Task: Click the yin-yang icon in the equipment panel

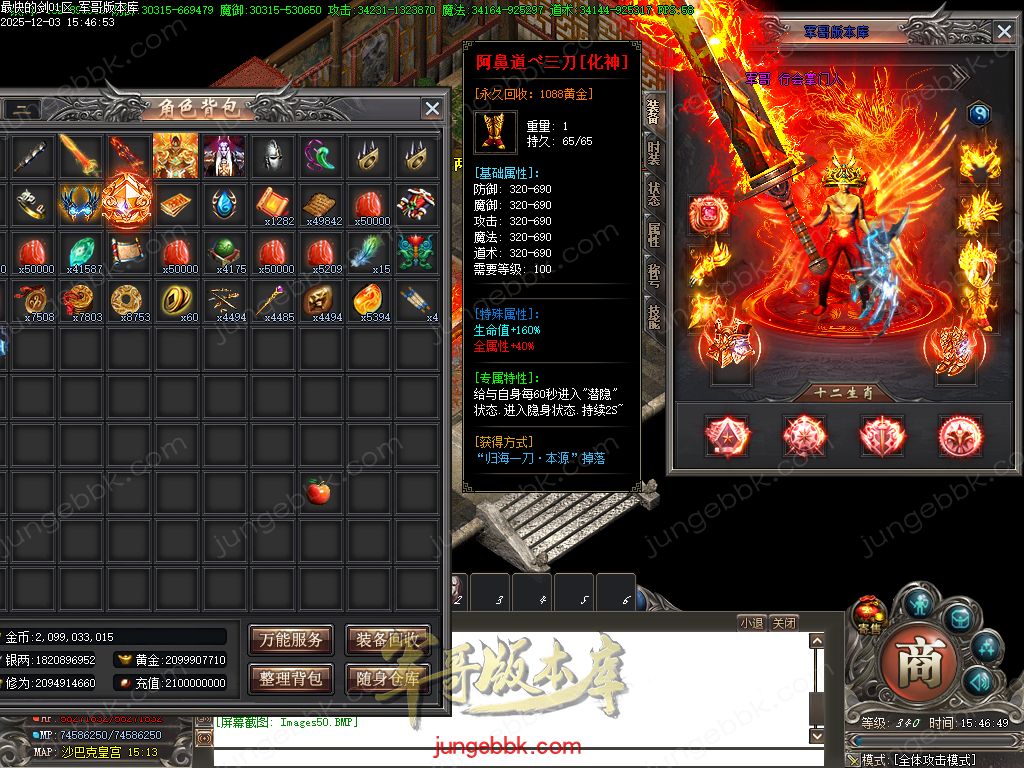Action: (x=978, y=114)
